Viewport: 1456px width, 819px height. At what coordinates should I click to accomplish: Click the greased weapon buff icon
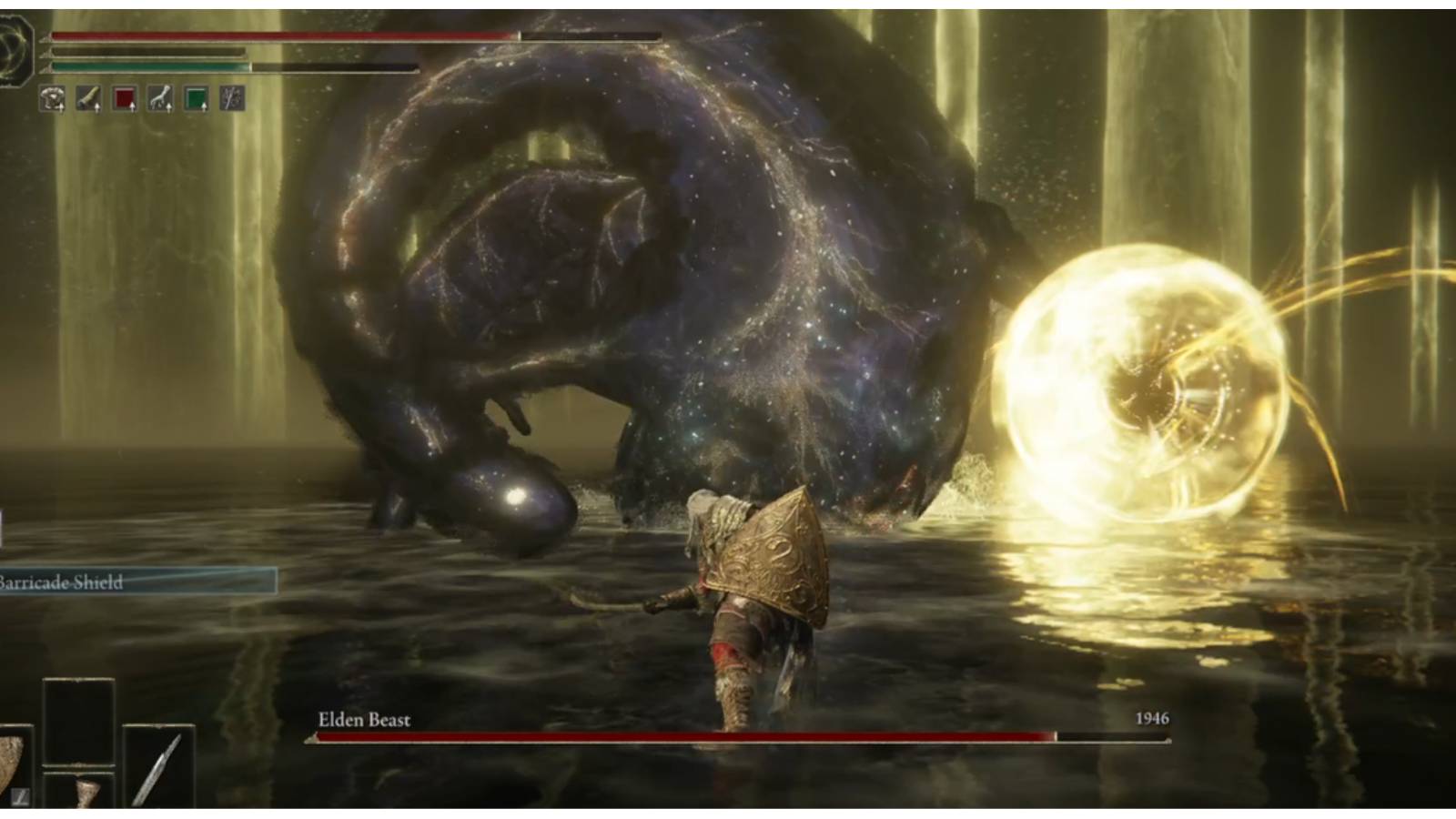point(88,96)
